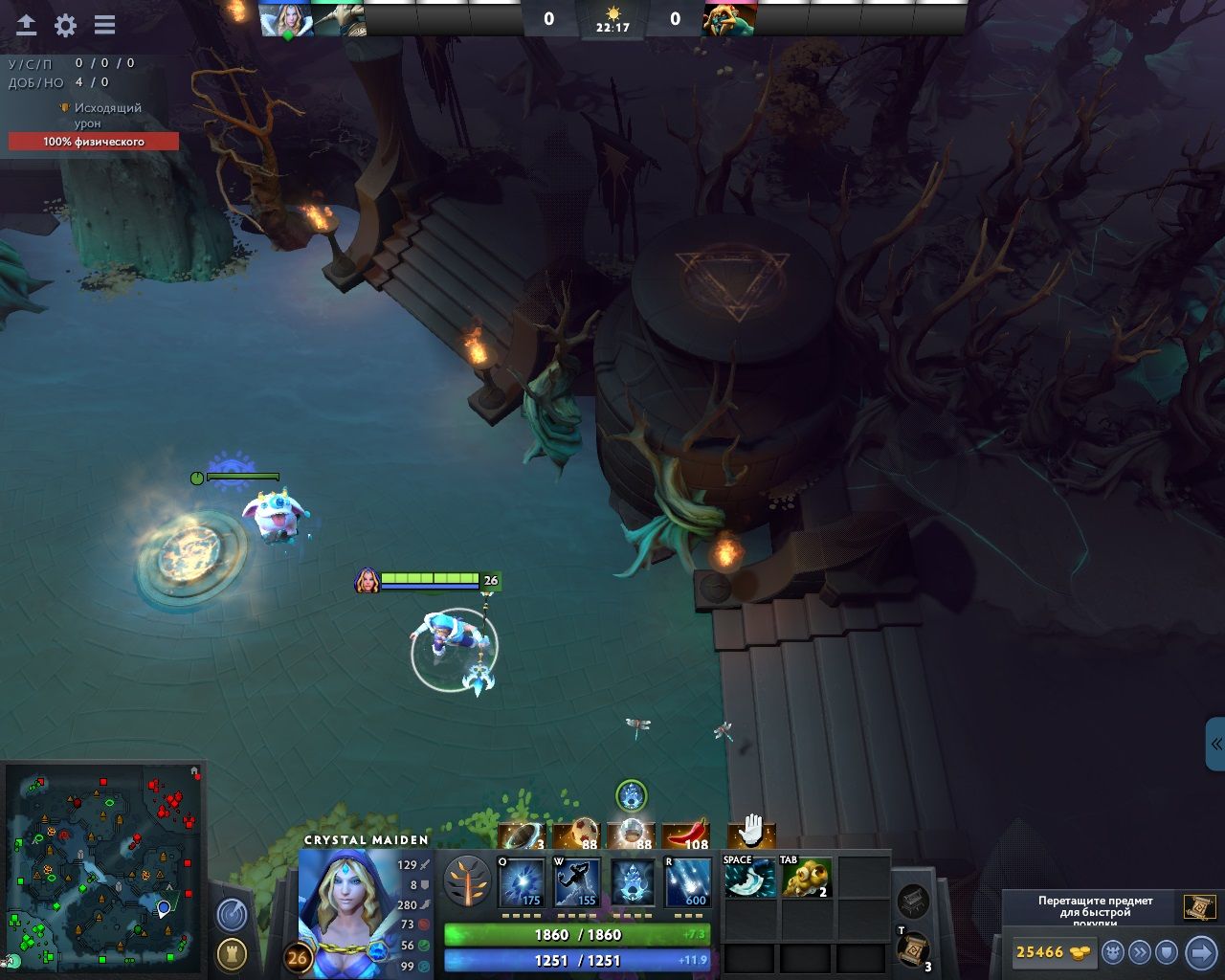1225x980 pixels.
Task: Open the shop via the gold counter
Action: click(x=1052, y=952)
